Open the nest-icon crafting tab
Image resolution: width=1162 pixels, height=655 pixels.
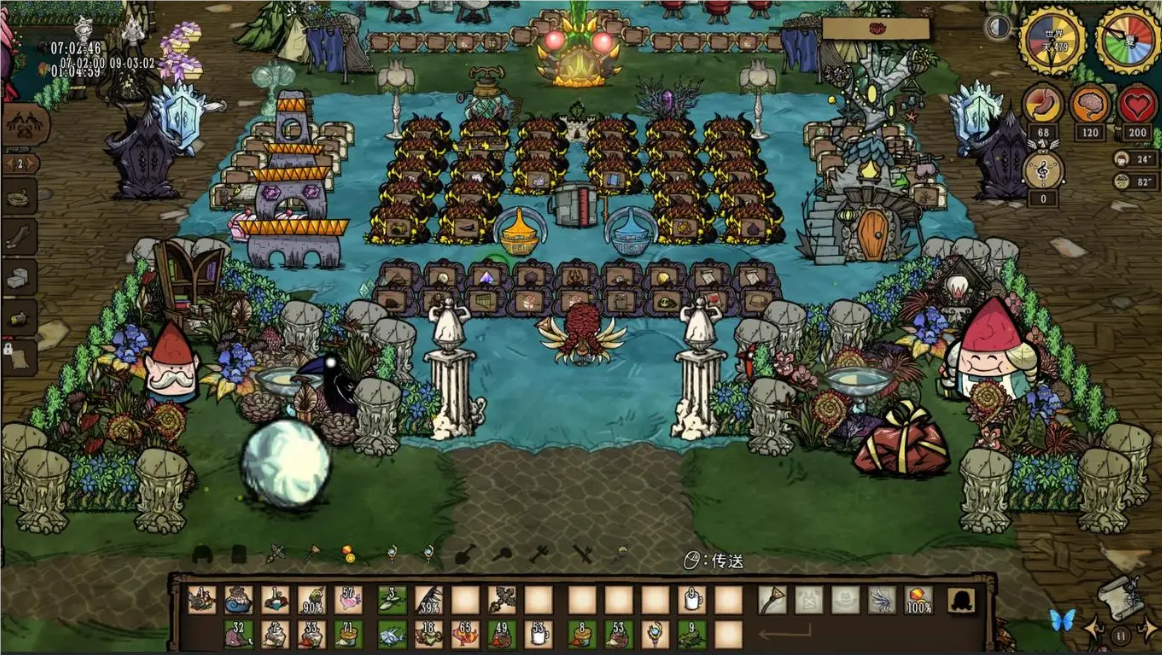point(19,198)
